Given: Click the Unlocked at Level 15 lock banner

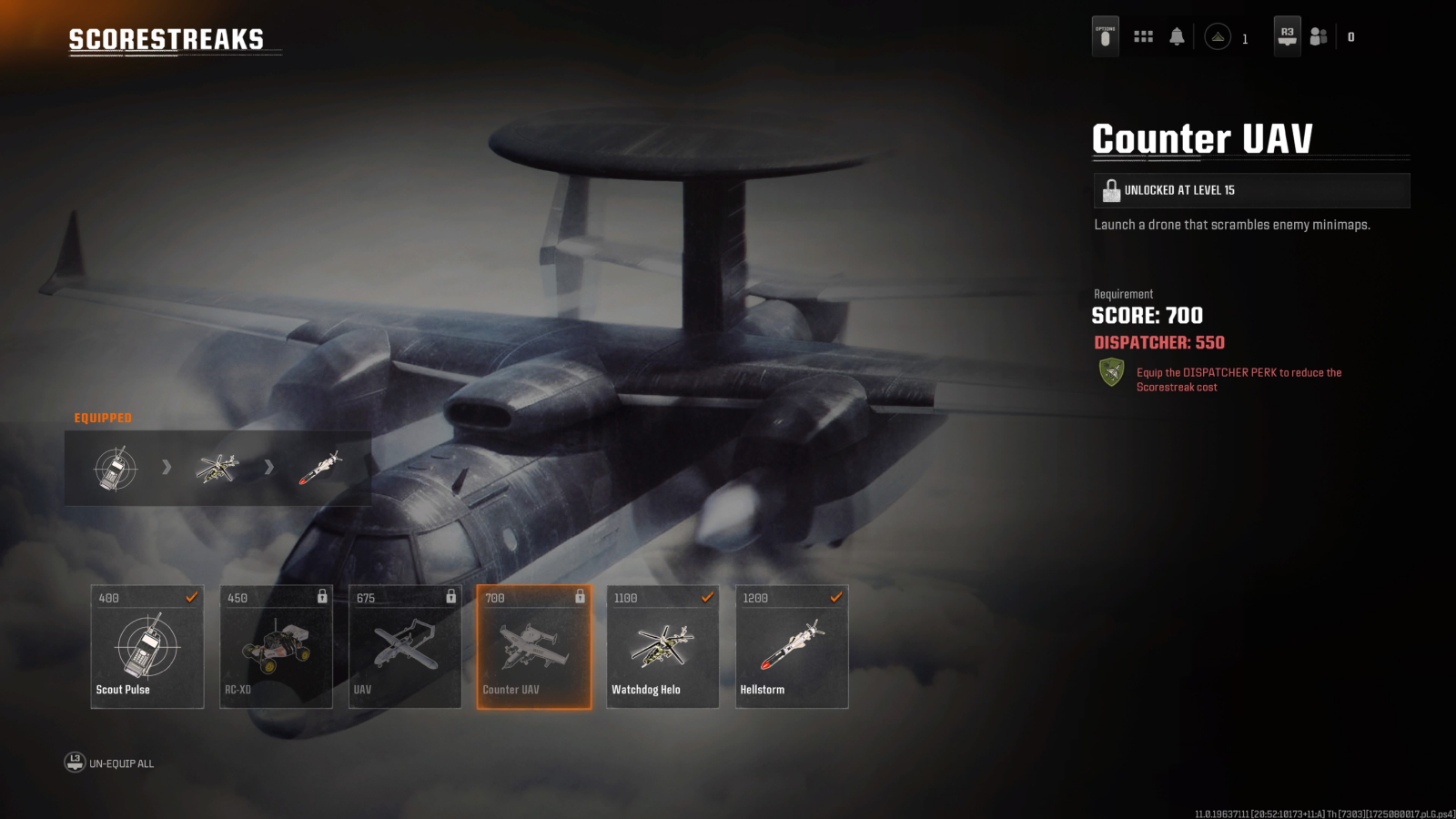Looking at the screenshot, I should coord(1250,190).
